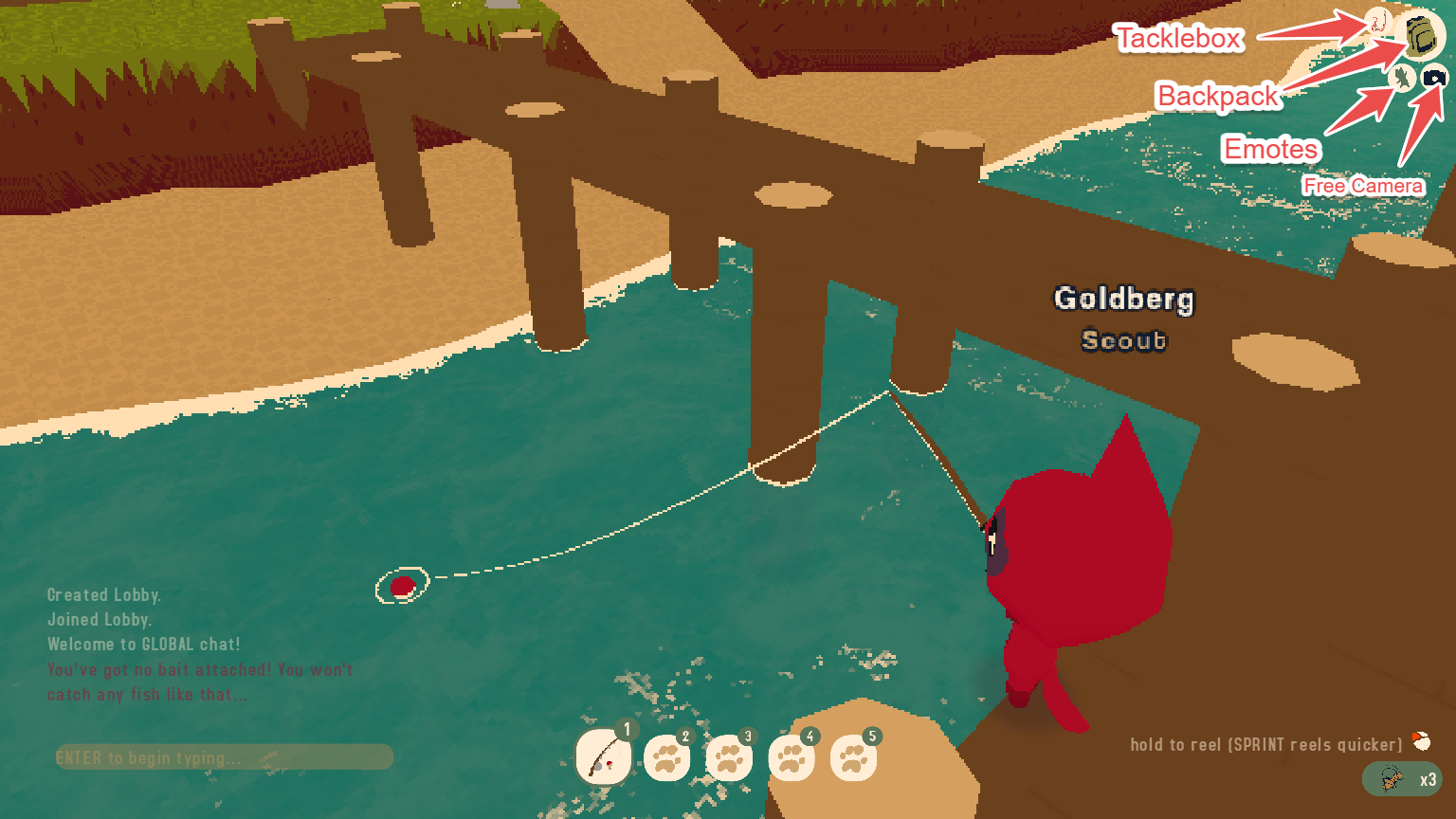
Task: Select the fishing rod in hotbar slot 1
Action: coord(604,756)
